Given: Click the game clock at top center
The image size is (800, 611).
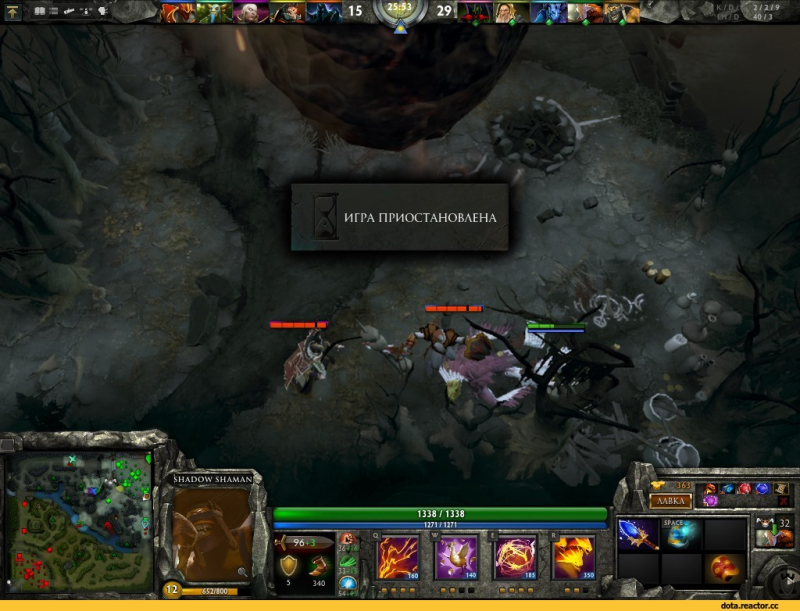Looking at the screenshot, I should [x=400, y=7].
